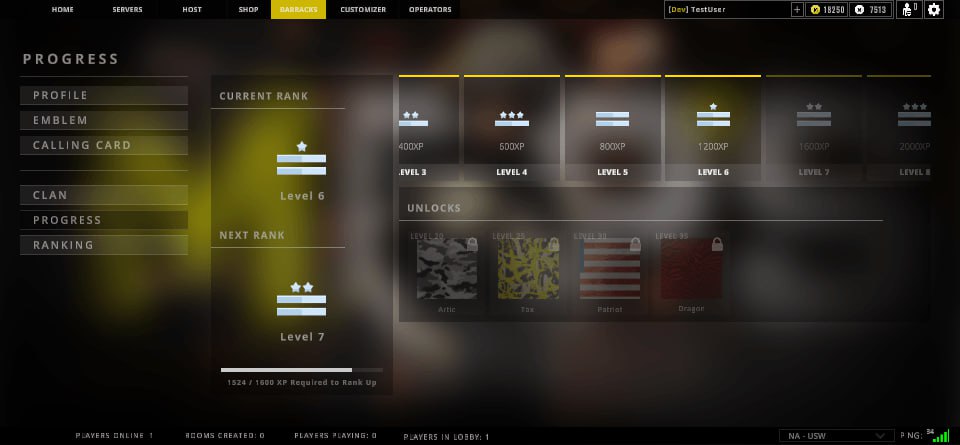Select the Barracks tab
Screen dimensions: 960x445
coord(298,10)
